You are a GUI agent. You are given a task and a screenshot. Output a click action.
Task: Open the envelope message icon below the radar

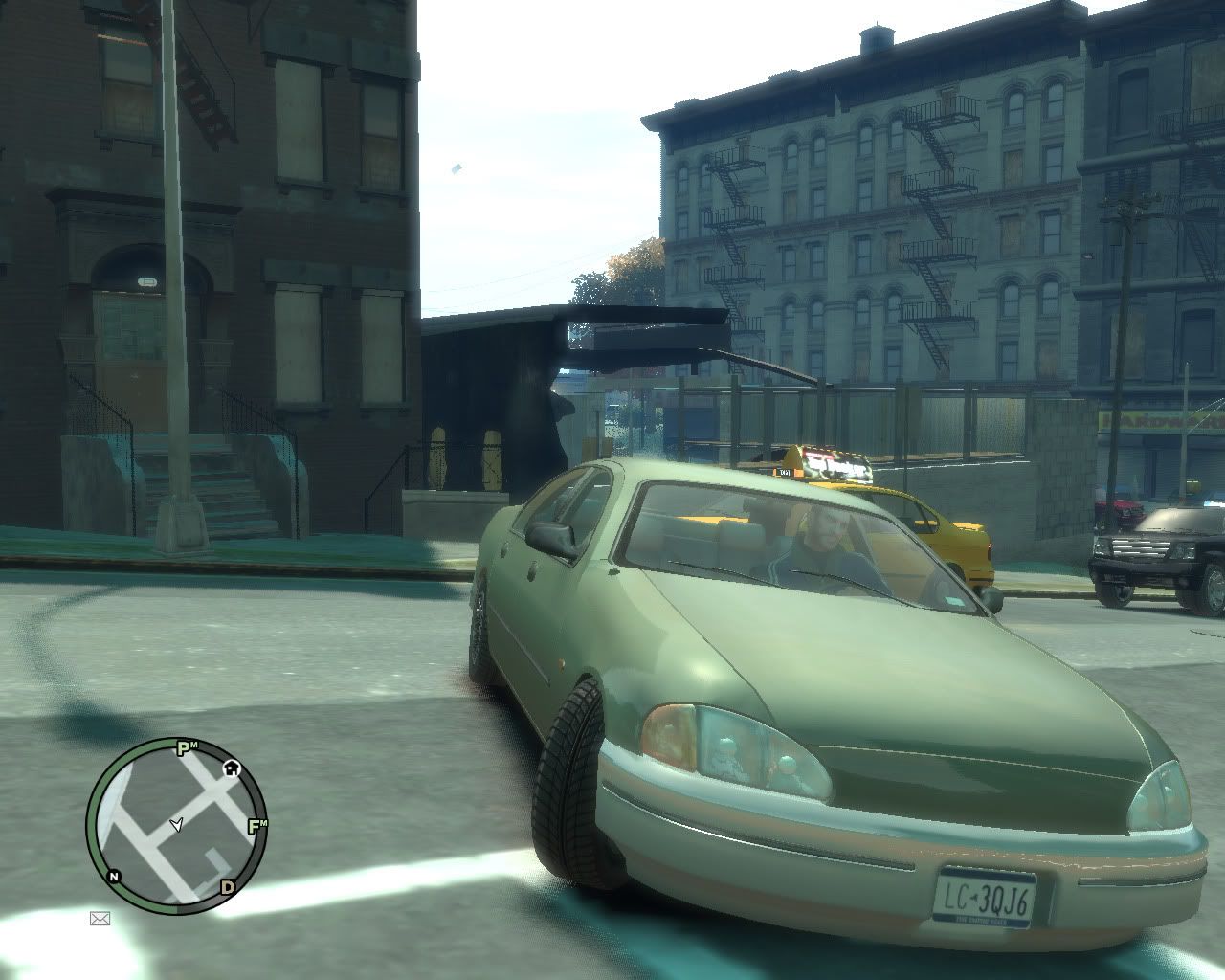[100, 917]
